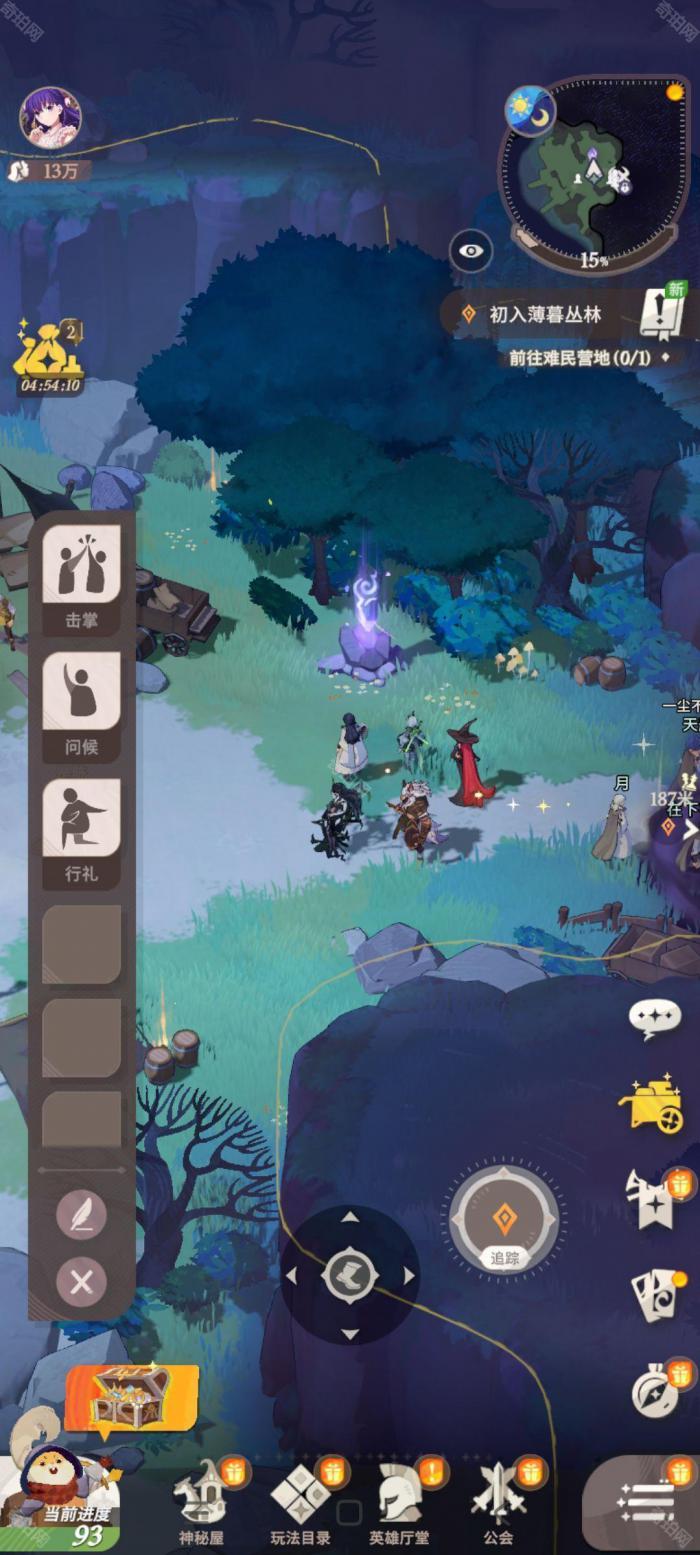Image resolution: width=700 pixels, height=1555 pixels.
Task: Claim the treasure chest reward
Action: click(131, 1397)
